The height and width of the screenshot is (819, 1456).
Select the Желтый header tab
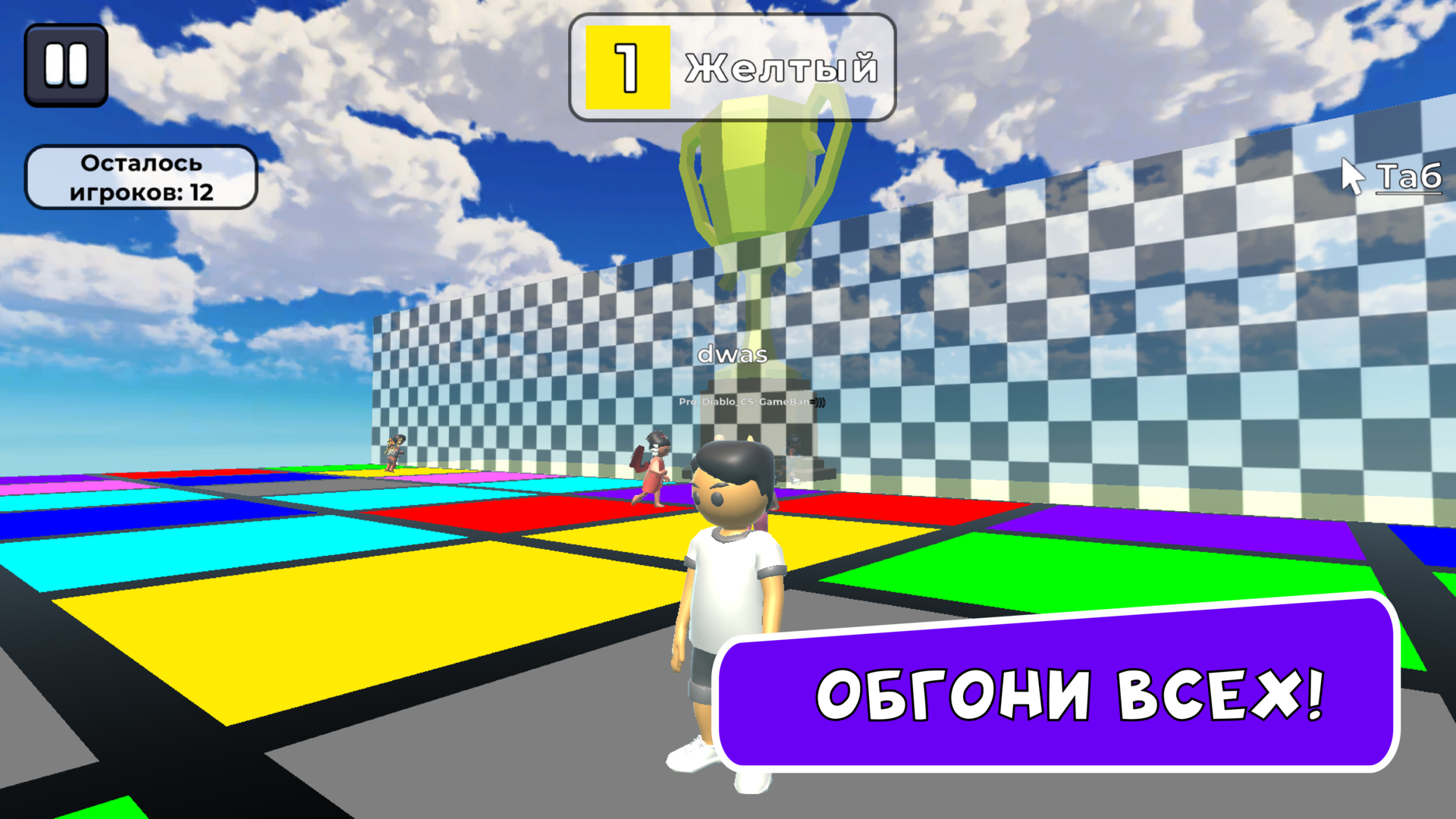pos(781,68)
